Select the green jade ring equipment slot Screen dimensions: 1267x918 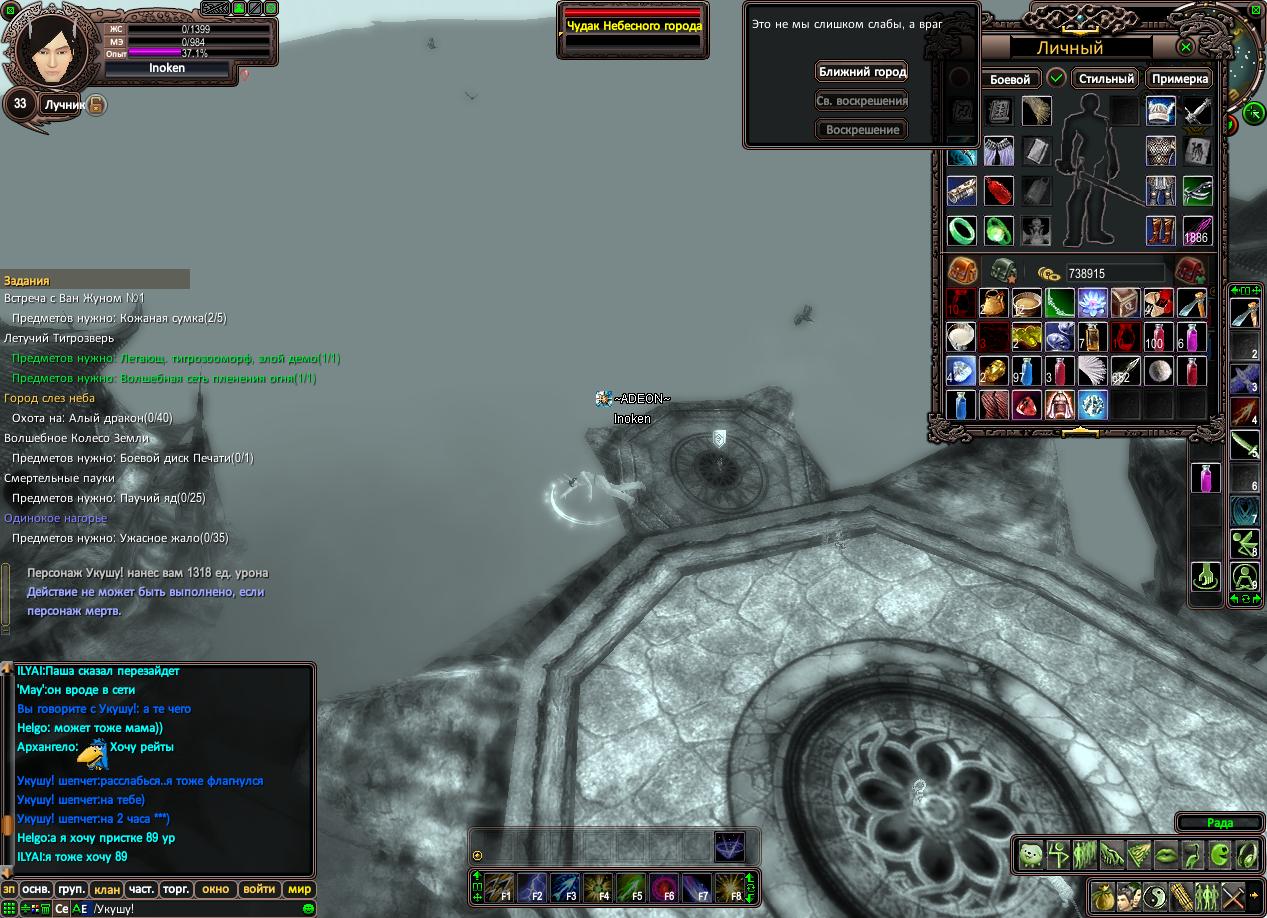tap(962, 231)
